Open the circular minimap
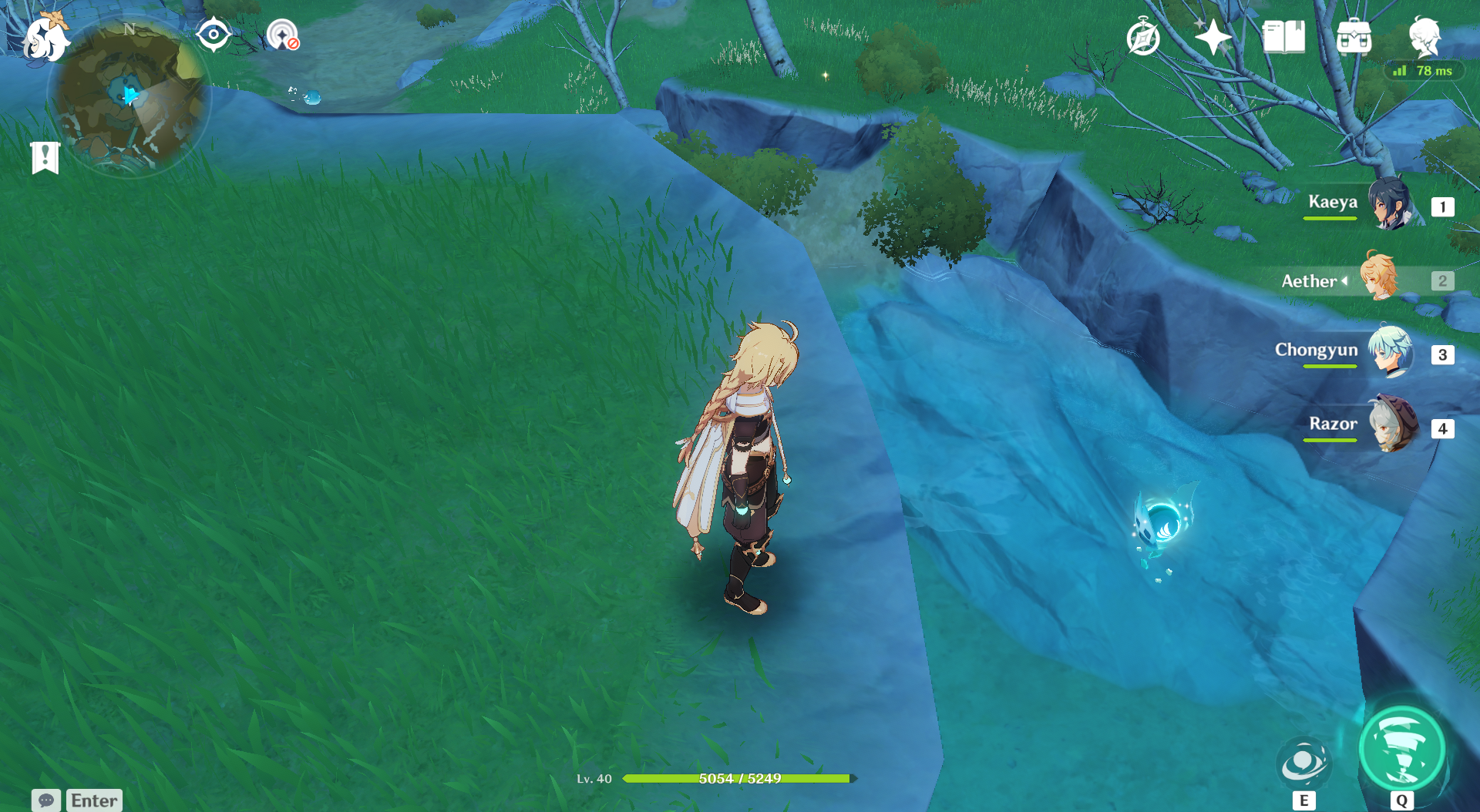The image size is (1480, 812). (x=129, y=96)
